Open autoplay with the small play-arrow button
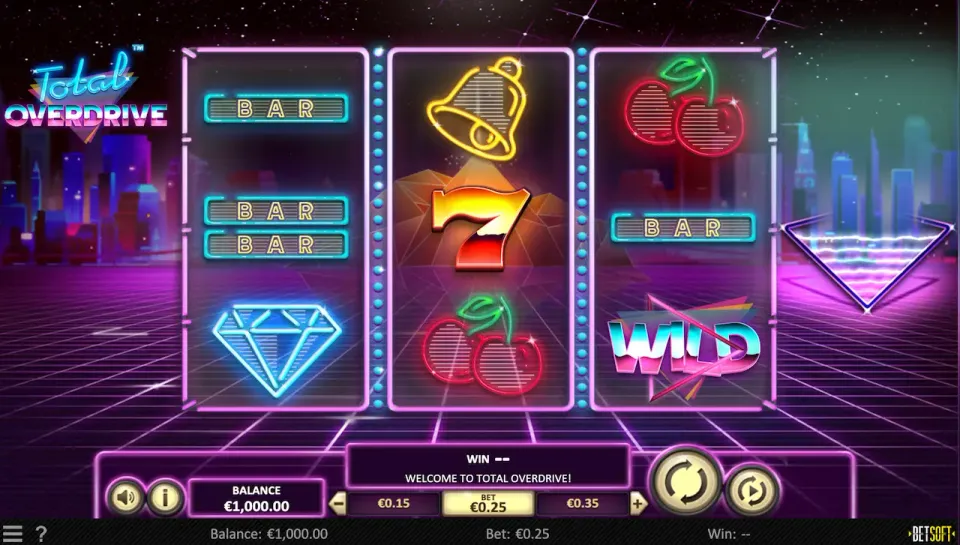Screen dimensions: 960x545 coord(752,491)
